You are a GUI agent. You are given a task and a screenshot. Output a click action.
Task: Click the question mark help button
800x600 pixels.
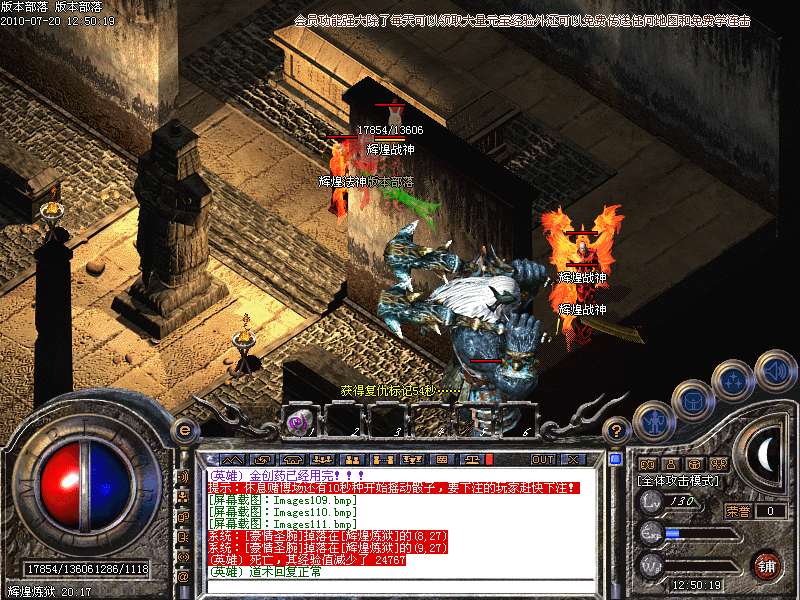(x=617, y=430)
